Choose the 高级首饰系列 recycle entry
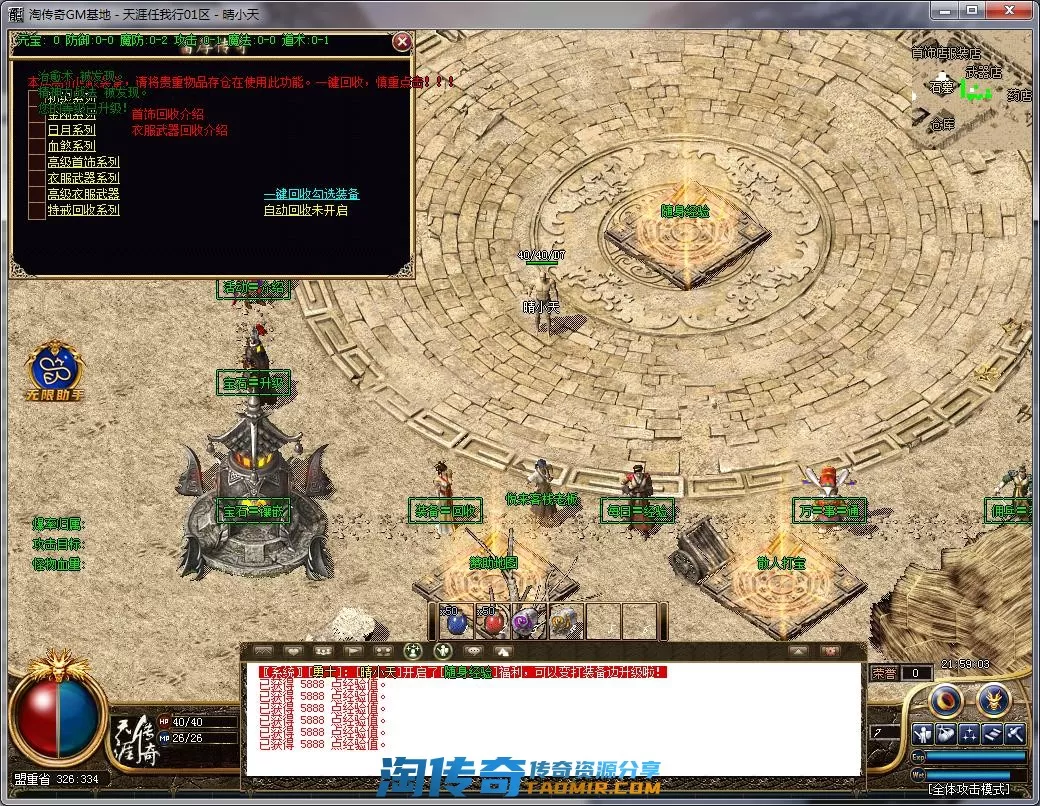Screen dimensions: 1040x806 coord(83,162)
